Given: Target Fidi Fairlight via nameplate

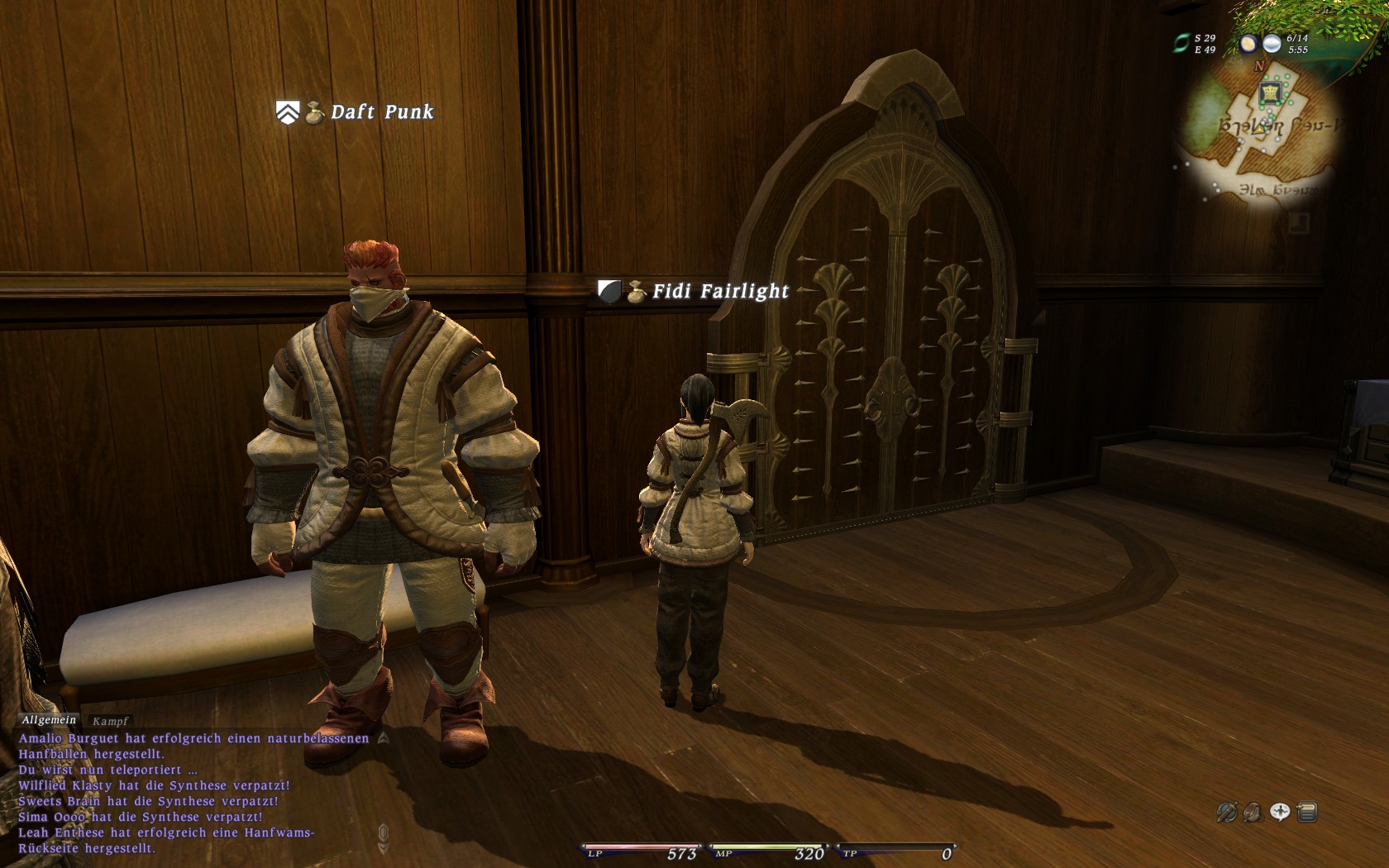Looking at the screenshot, I should point(720,291).
